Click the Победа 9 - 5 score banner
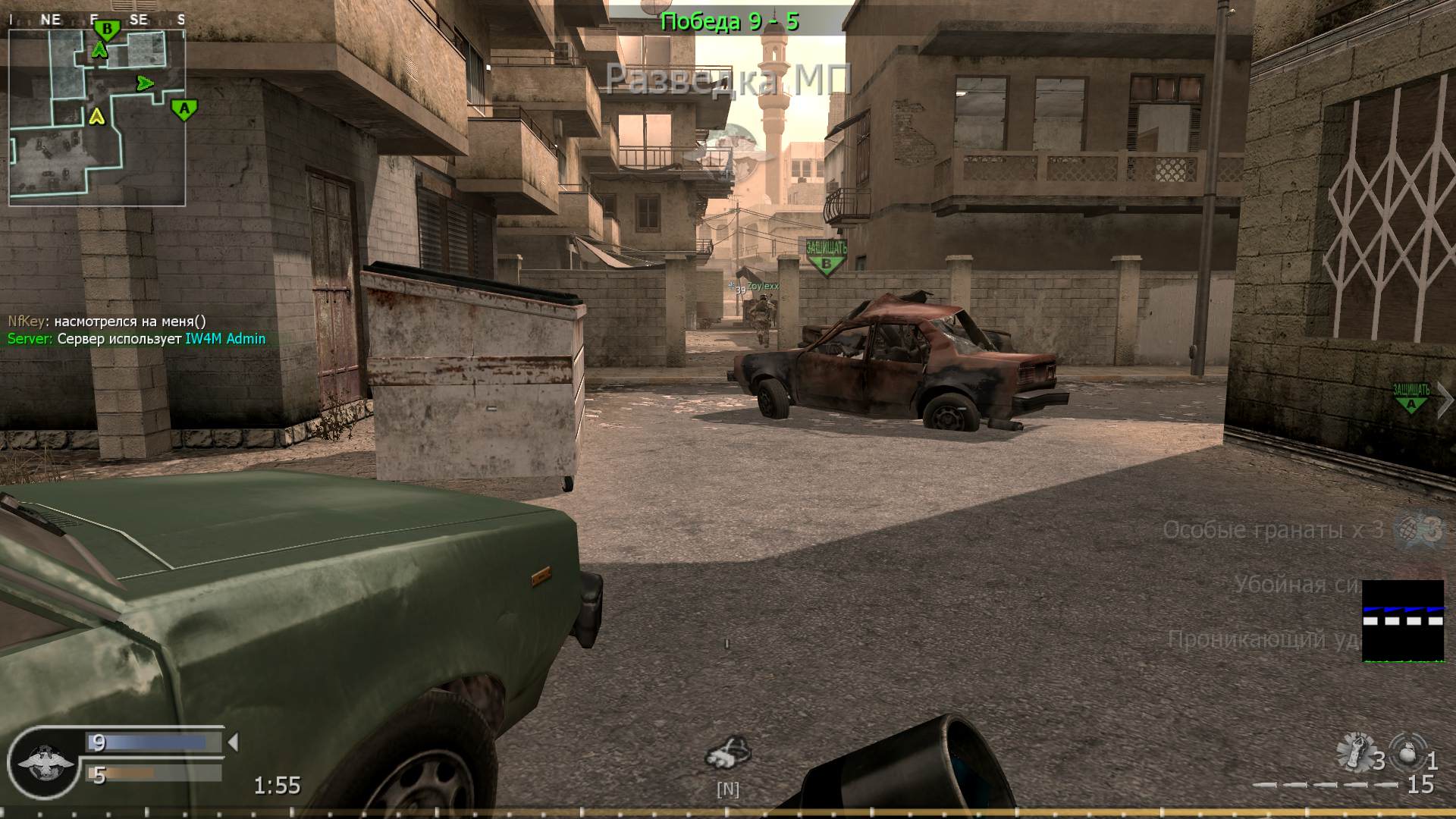This screenshot has width=1456, height=819. [x=730, y=21]
